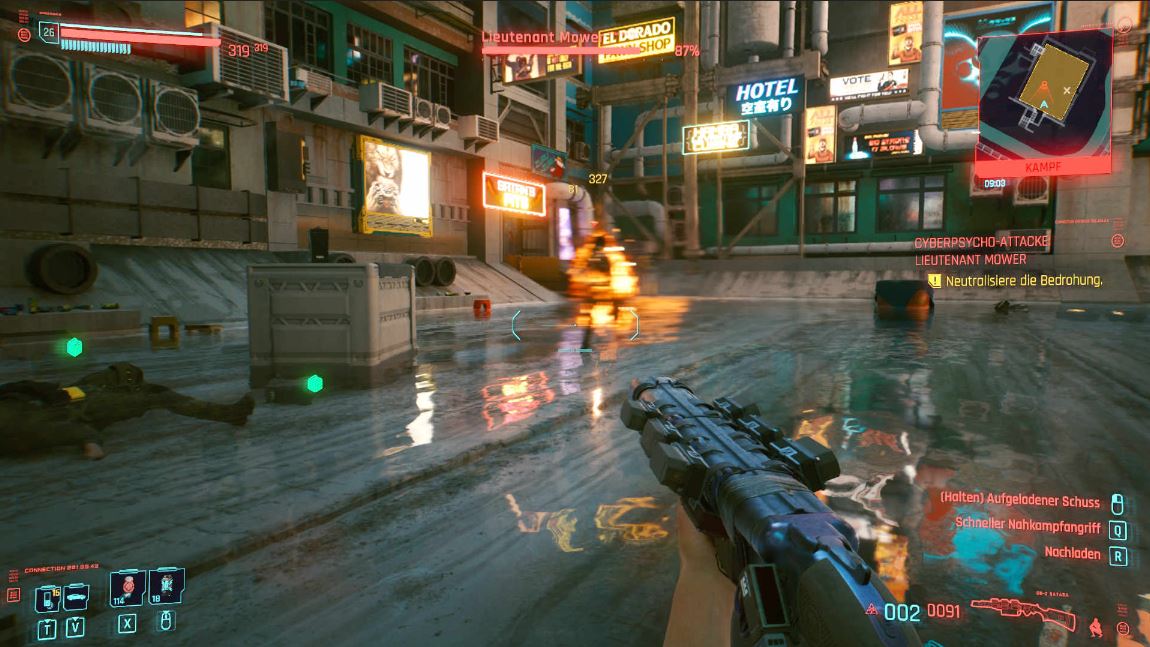Click the equipped Satara shotgun icon
The height and width of the screenshot is (647, 1150).
[x=1022, y=611]
